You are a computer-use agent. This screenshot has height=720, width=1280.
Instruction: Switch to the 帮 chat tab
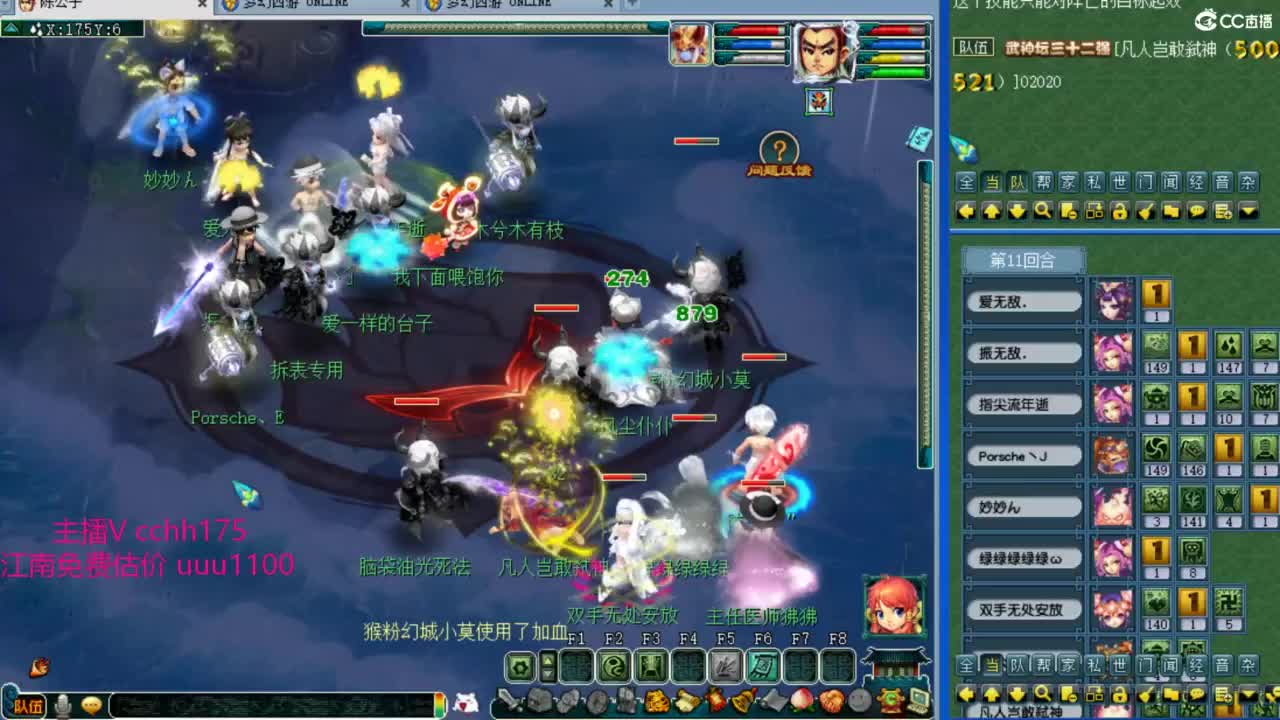1044,181
